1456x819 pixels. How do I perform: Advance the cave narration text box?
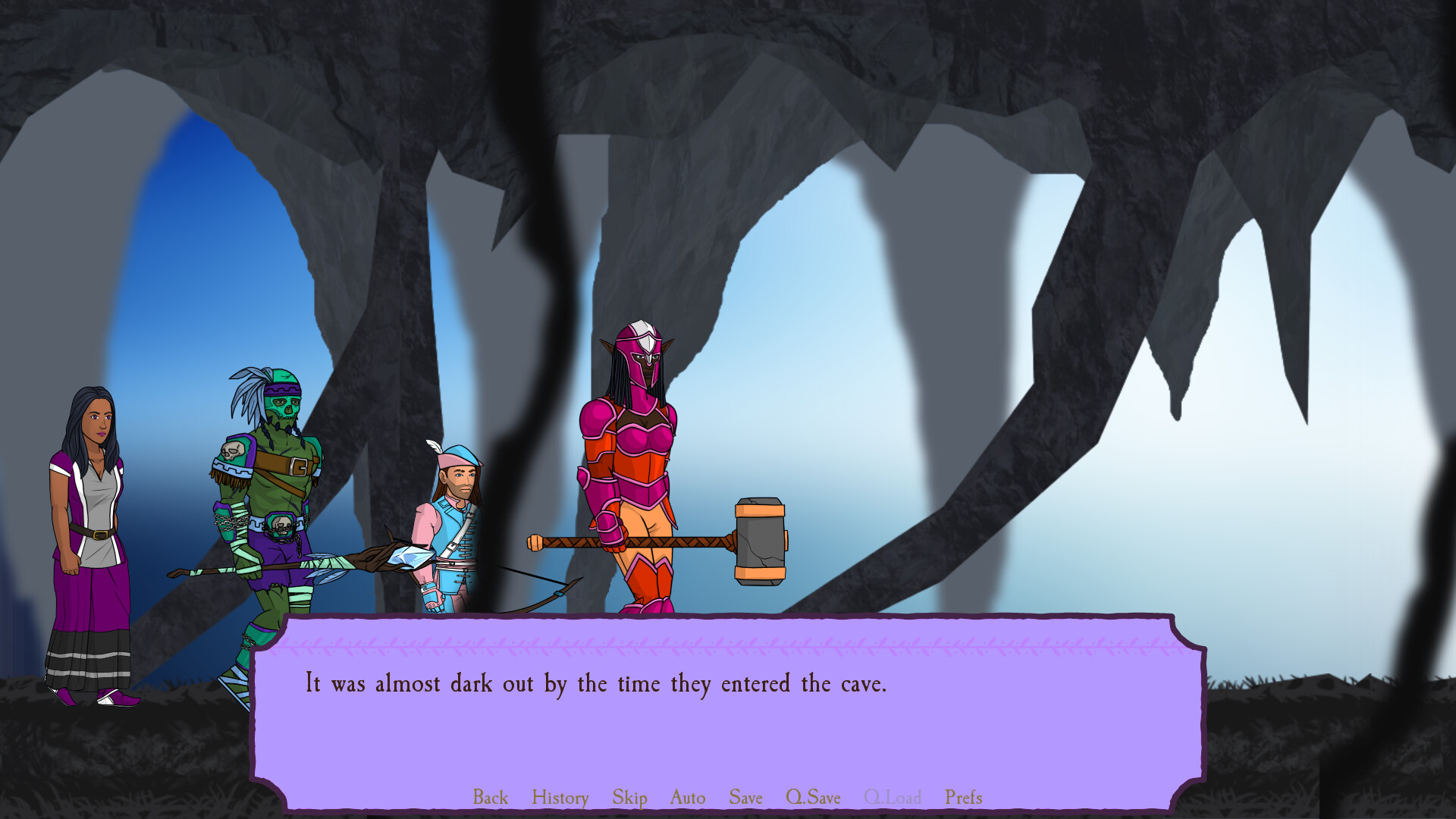click(x=728, y=720)
